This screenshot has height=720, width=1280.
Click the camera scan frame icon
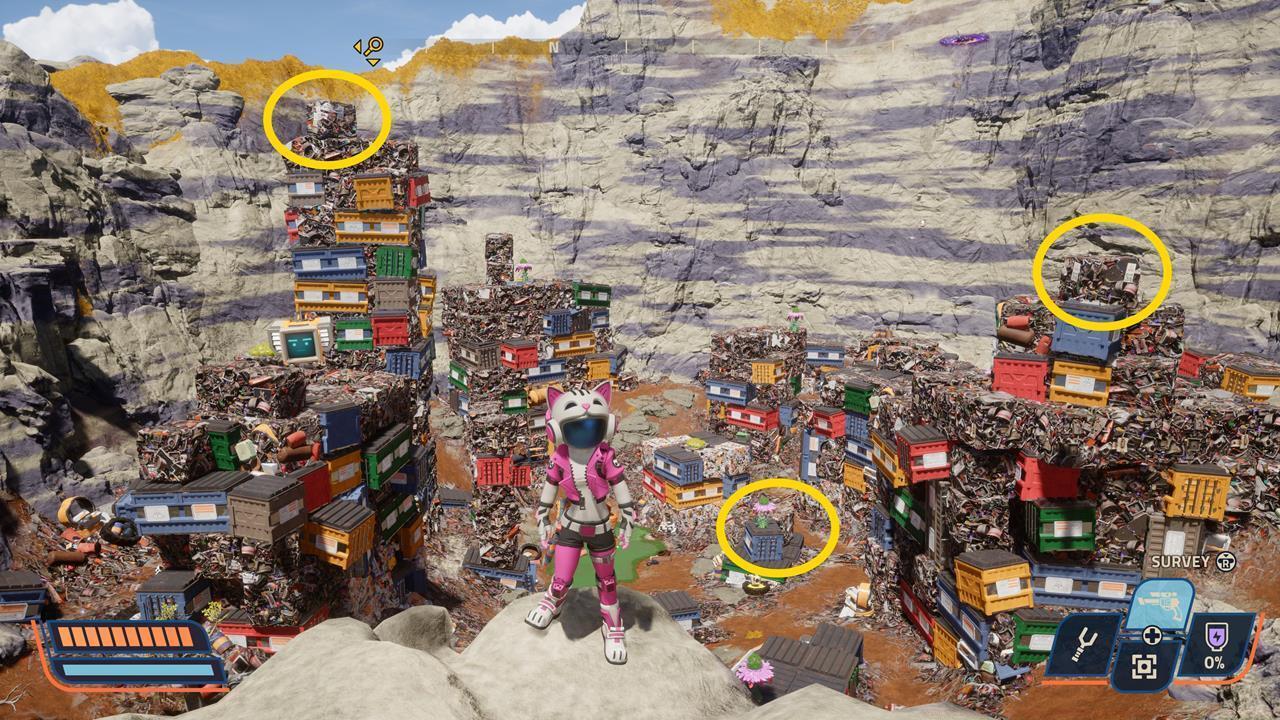pyautogui.click(x=1144, y=667)
